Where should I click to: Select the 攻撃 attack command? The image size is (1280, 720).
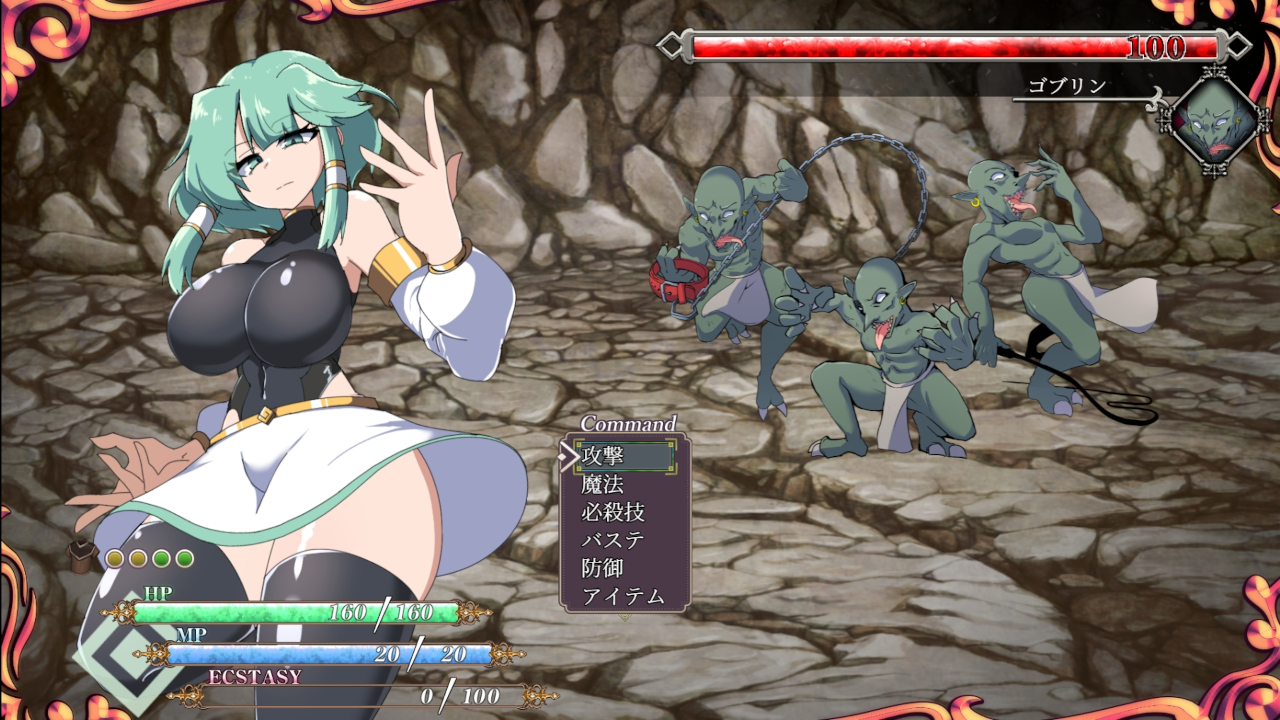tap(603, 456)
